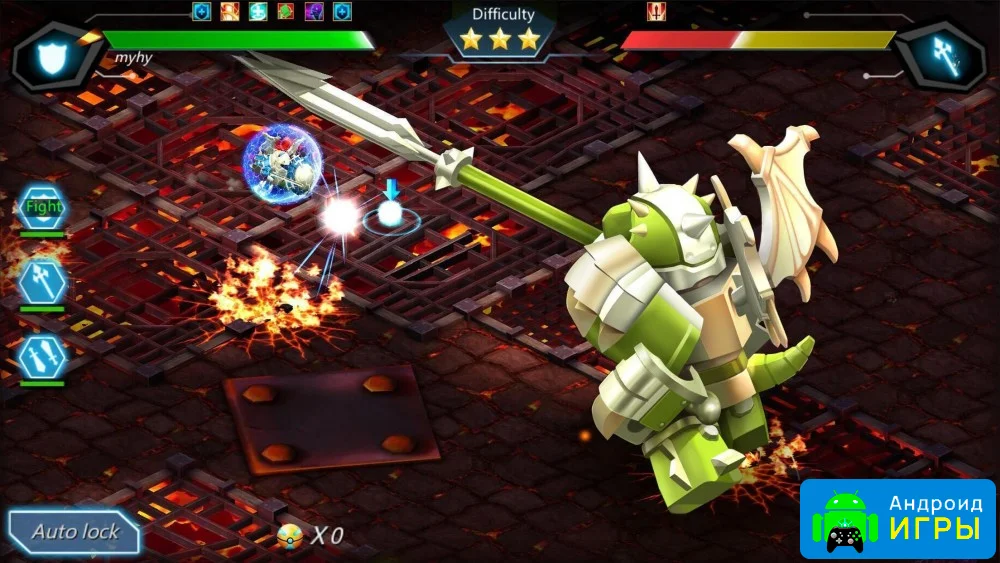Image resolution: width=1000 pixels, height=563 pixels.
Task: Toggle the Auto lock button
Action: (75, 531)
